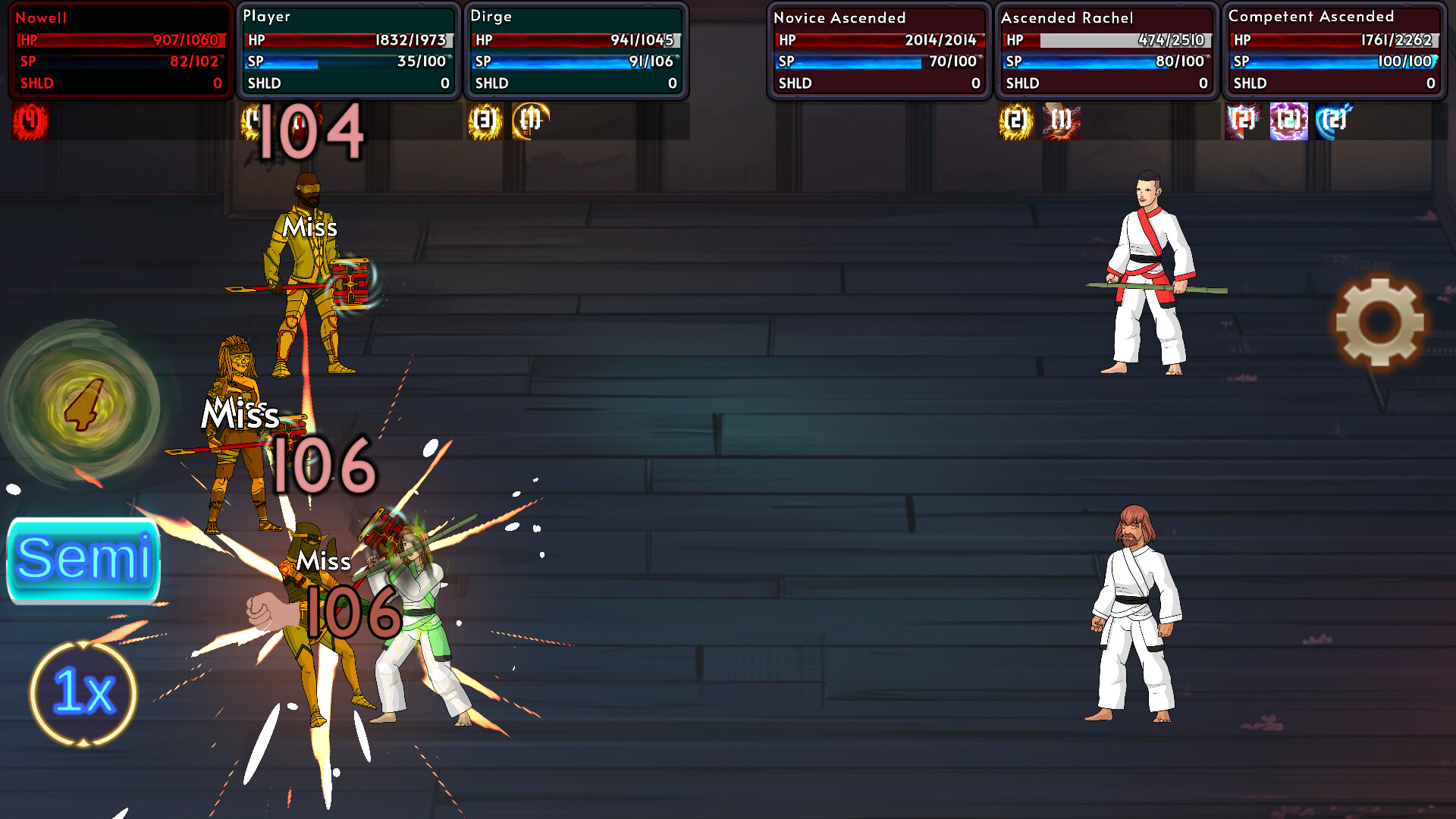Click the blue swirl buff icon under Competent Ascended
Image resolution: width=1456 pixels, height=819 pixels.
[1332, 122]
